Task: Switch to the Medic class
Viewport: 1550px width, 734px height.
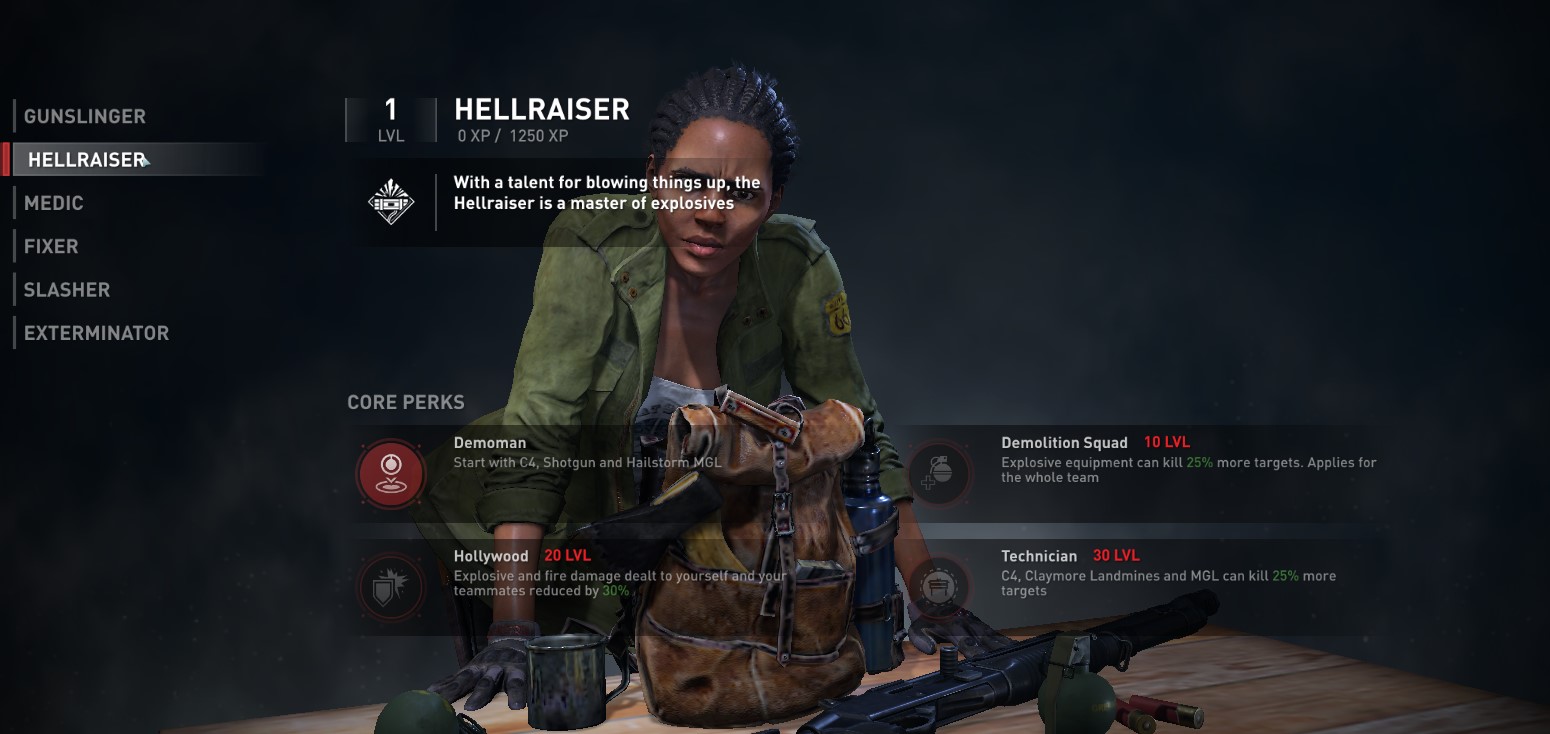Action: click(54, 203)
